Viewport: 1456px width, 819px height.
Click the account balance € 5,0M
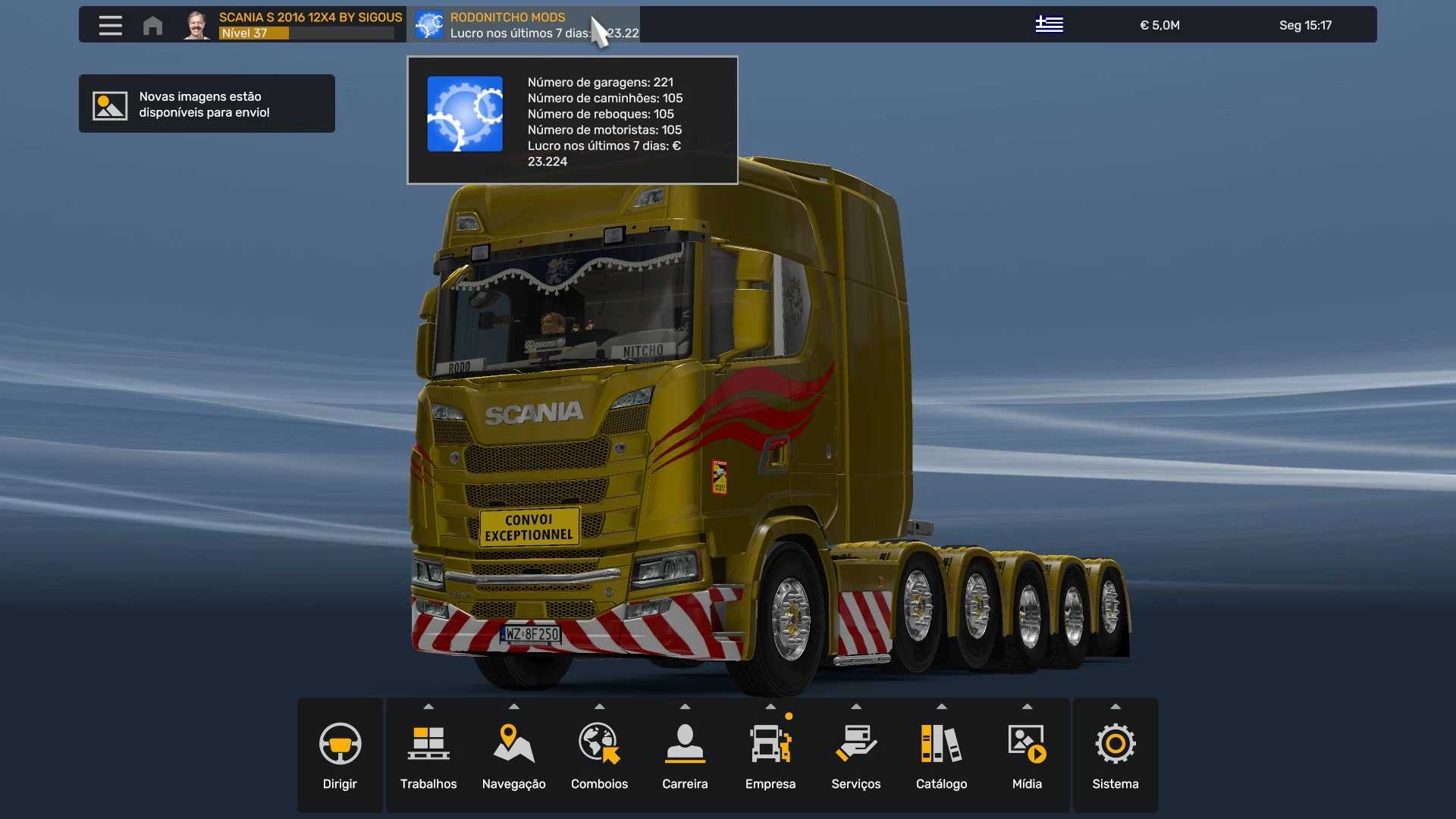pos(1159,25)
